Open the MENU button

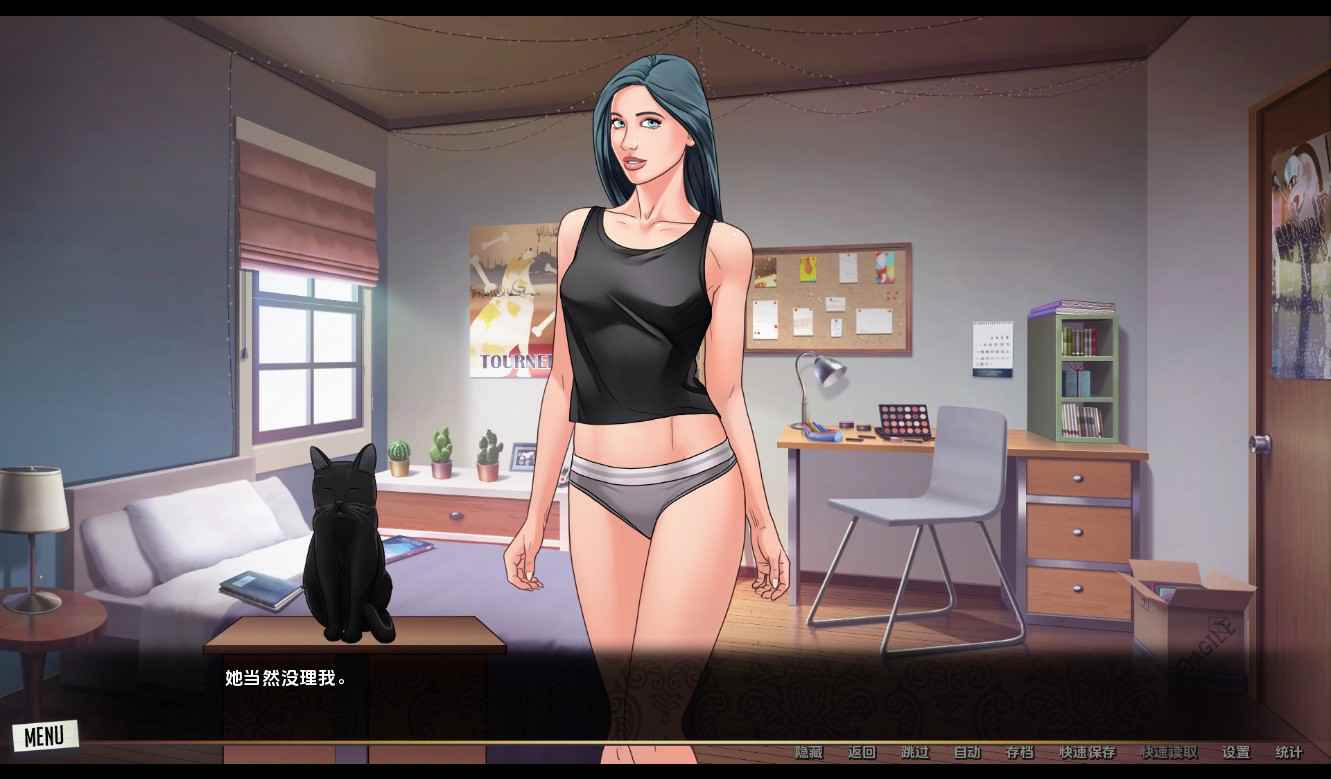click(44, 737)
